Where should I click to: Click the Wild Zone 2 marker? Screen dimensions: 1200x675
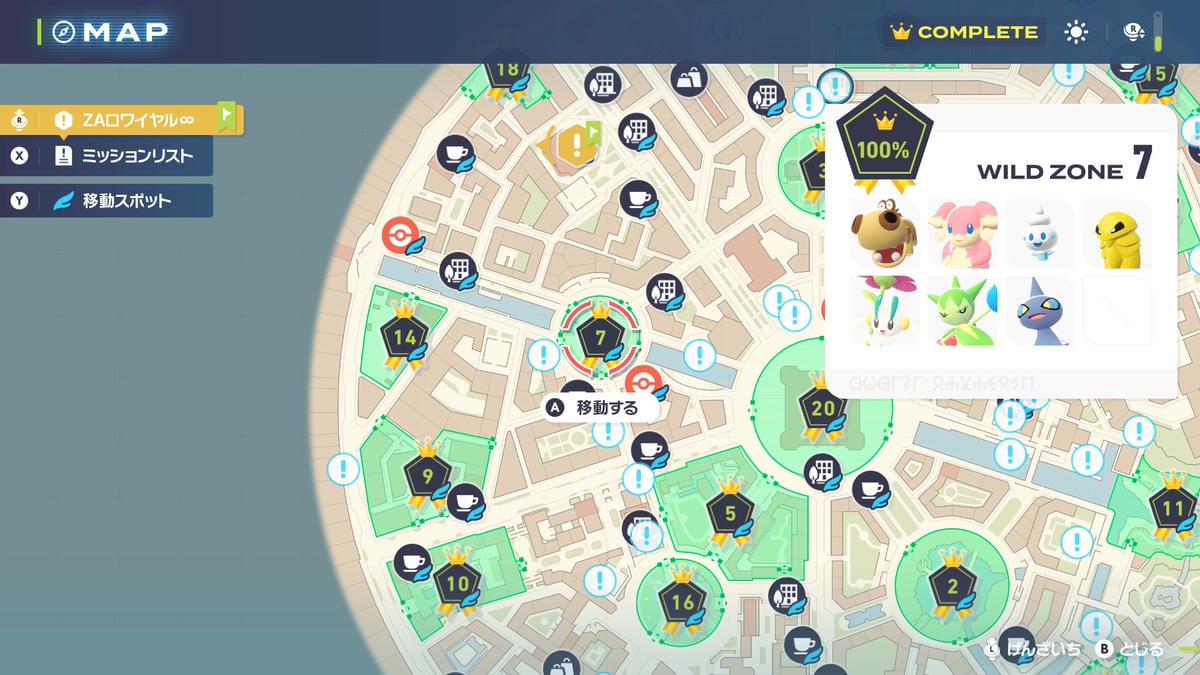[x=951, y=586]
